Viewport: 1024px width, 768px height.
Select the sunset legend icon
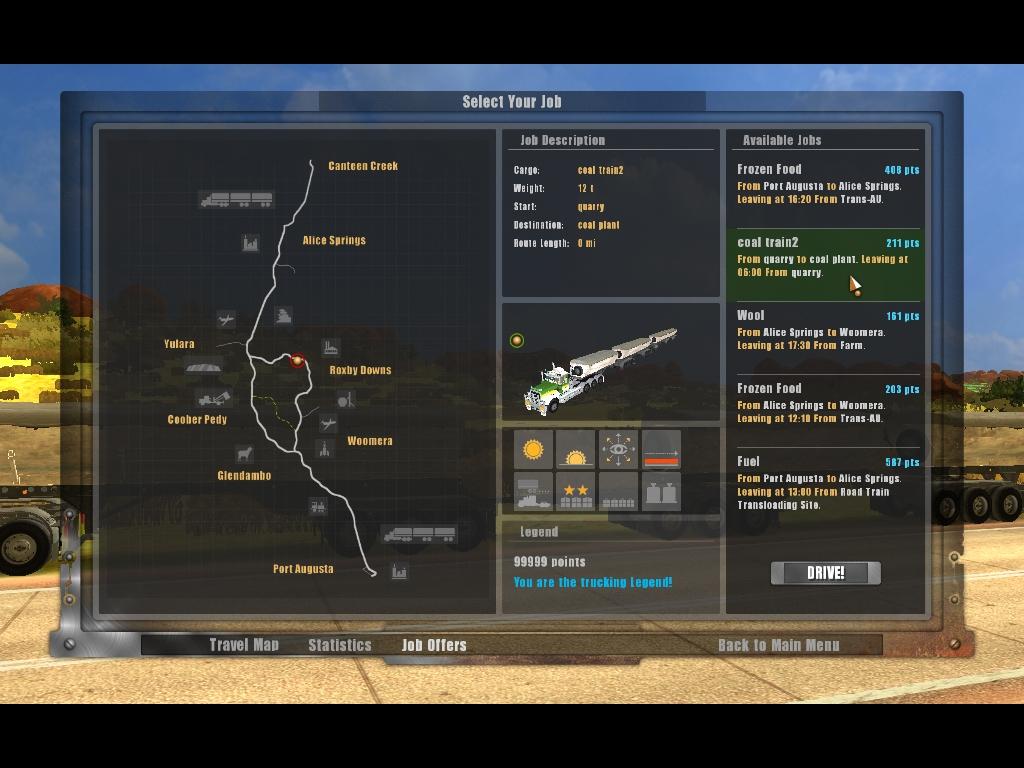575,450
